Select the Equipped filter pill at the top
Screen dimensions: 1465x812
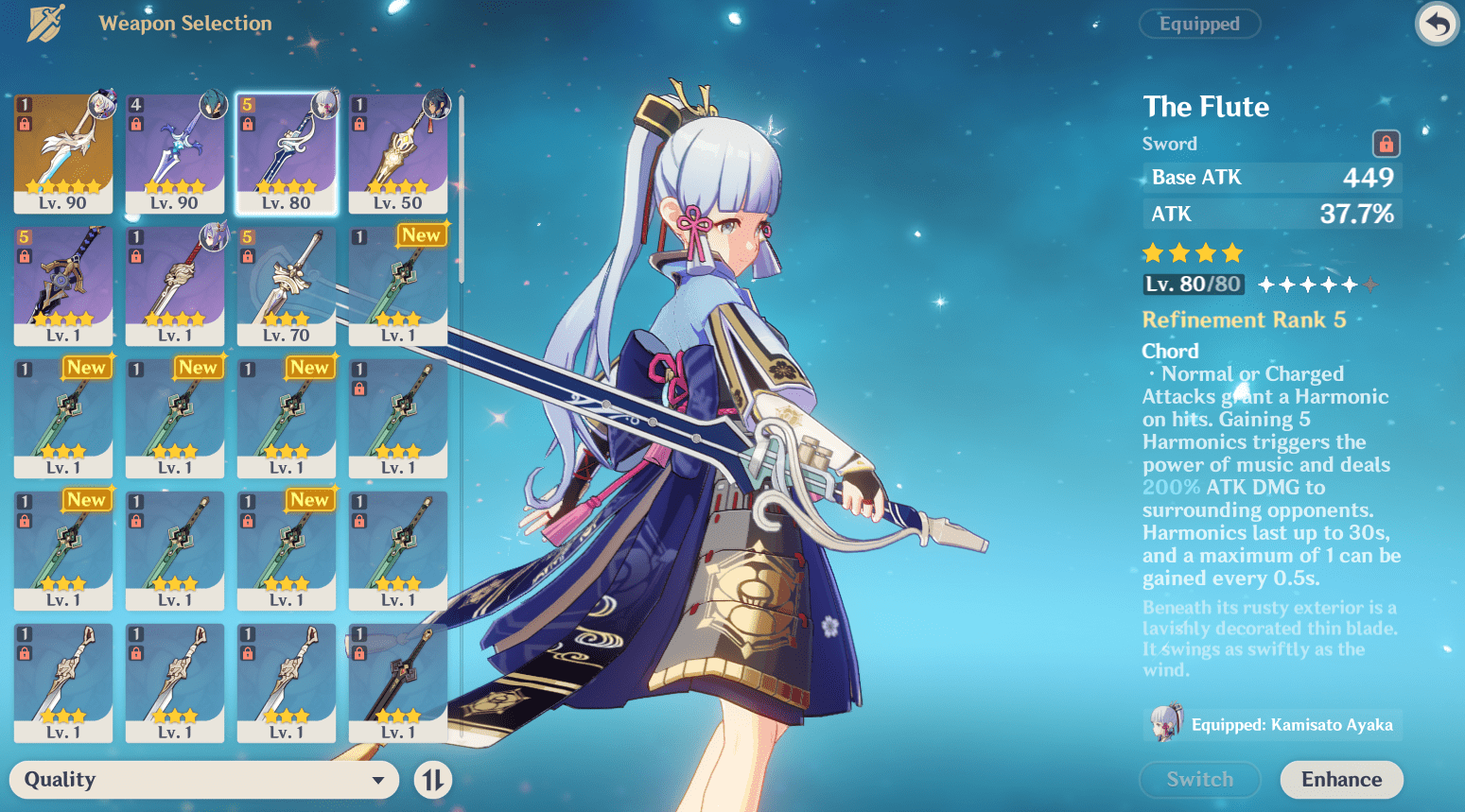pyautogui.click(x=1199, y=24)
